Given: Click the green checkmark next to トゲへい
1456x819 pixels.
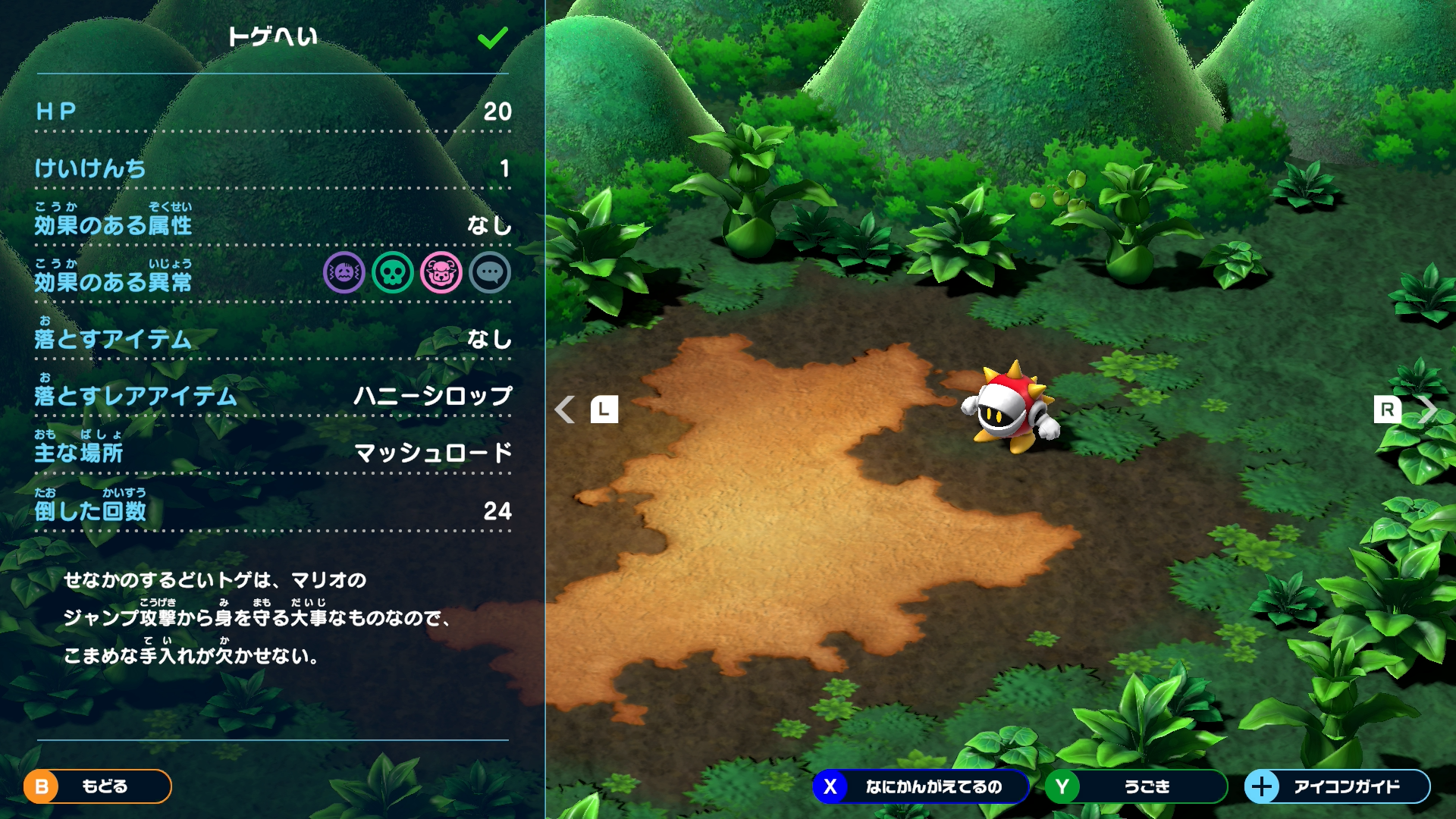Looking at the screenshot, I should point(493,36).
